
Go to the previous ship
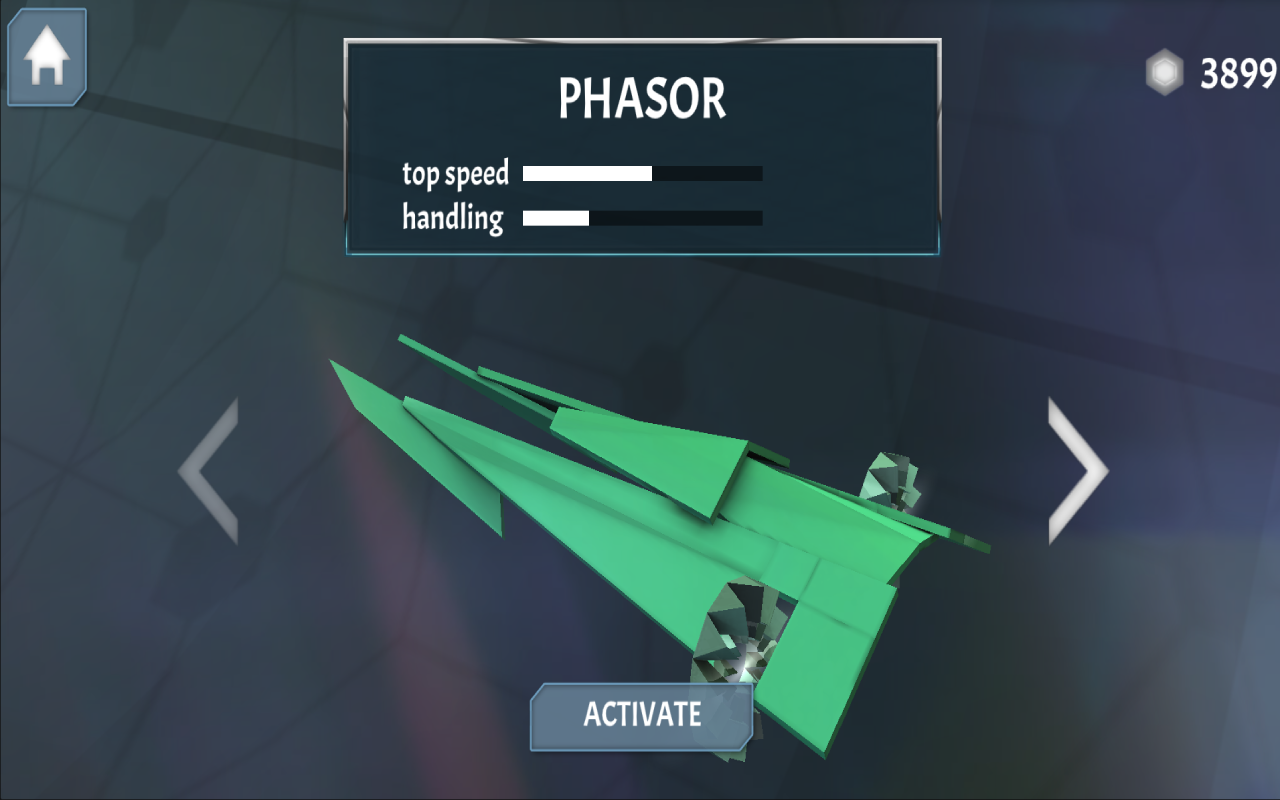[209, 471]
